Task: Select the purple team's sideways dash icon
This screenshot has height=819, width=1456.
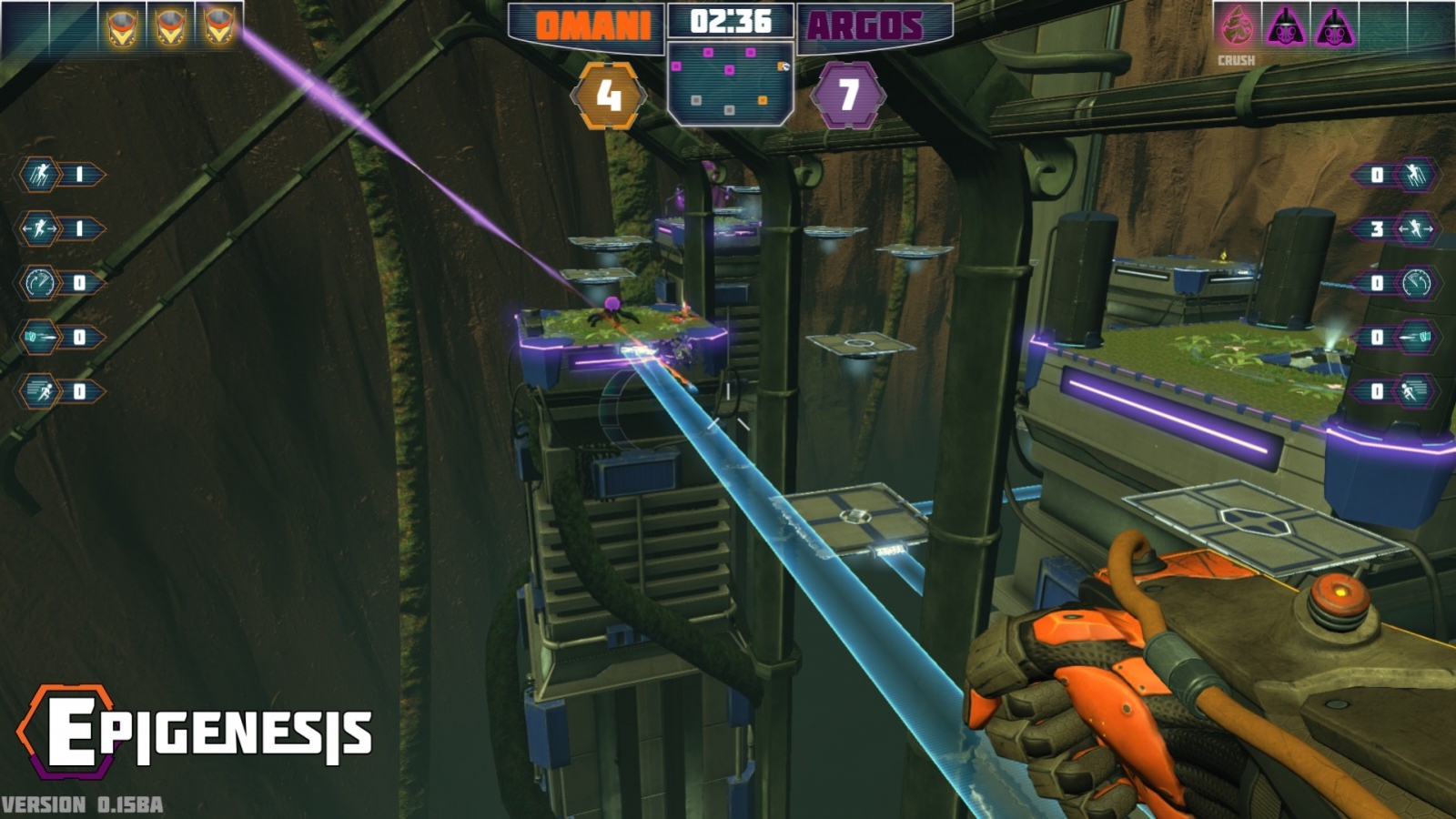Action: 1416,228
